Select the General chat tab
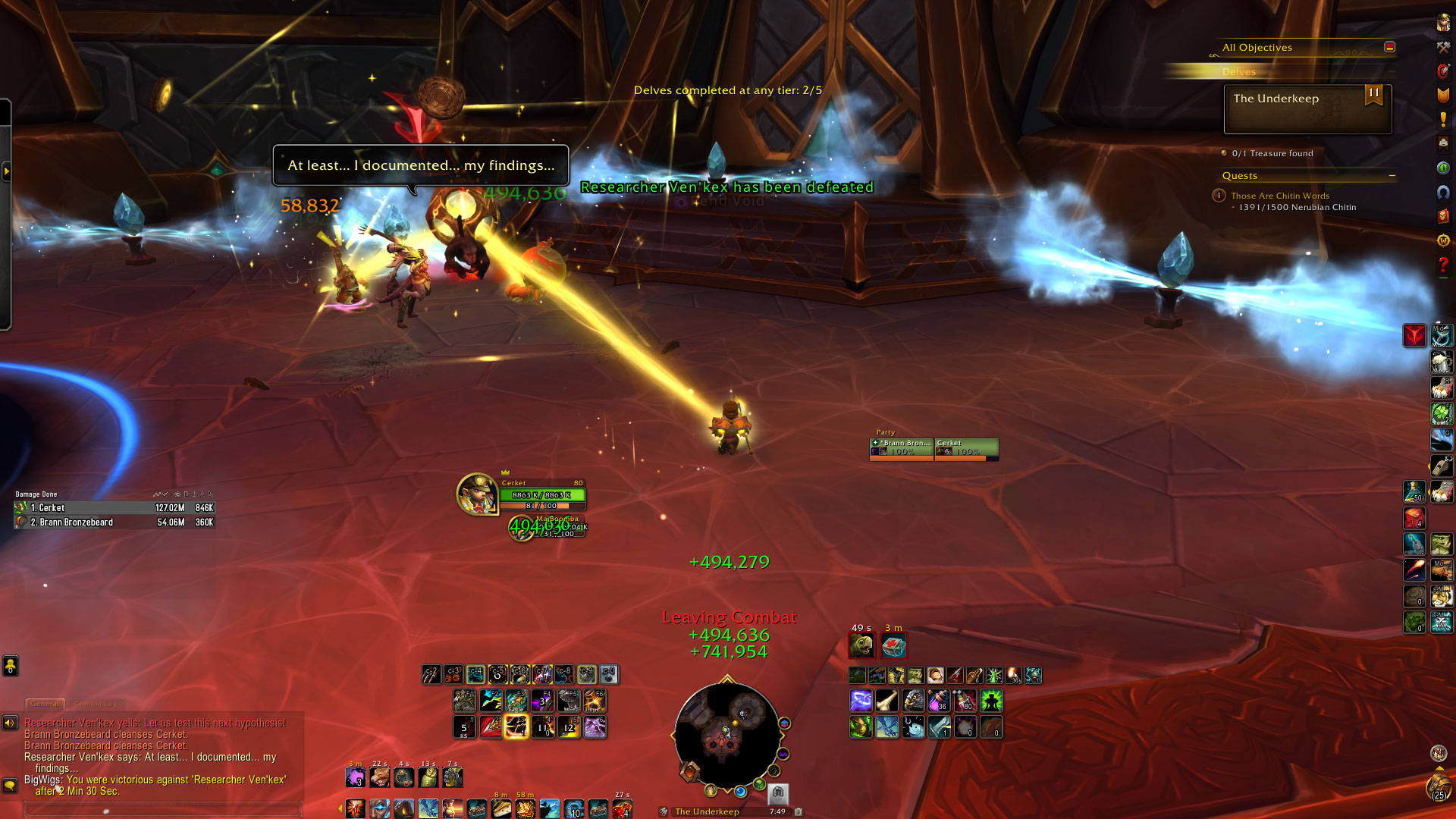Image resolution: width=1456 pixels, height=819 pixels. (x=45, y=704)
